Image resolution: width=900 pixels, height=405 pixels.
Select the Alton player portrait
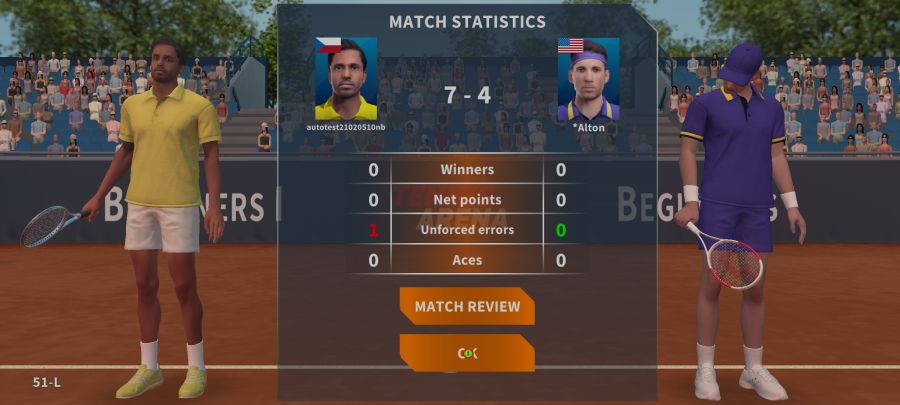[x=588, y=80]
